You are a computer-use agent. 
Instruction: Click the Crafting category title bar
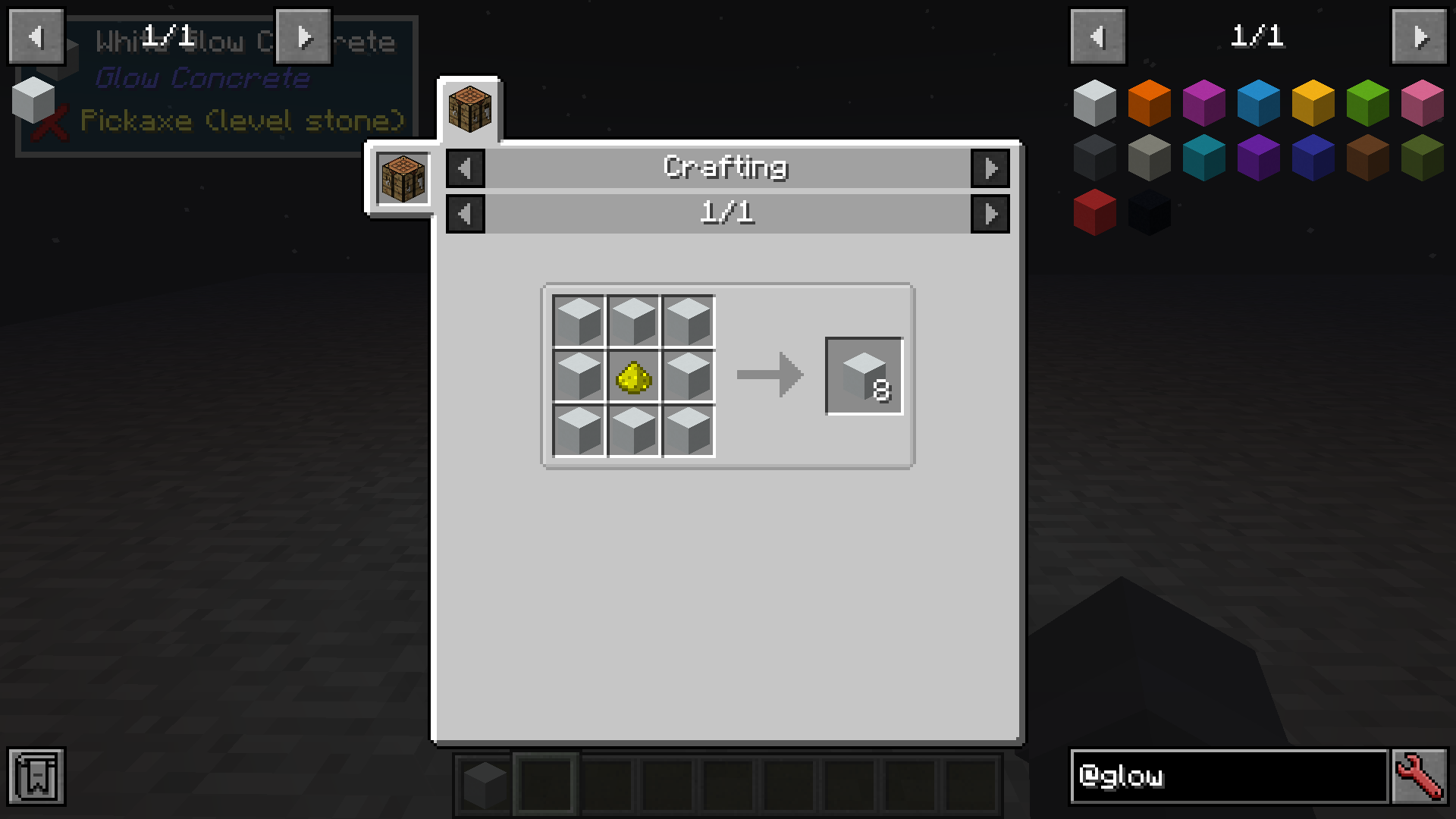[726, 167]
